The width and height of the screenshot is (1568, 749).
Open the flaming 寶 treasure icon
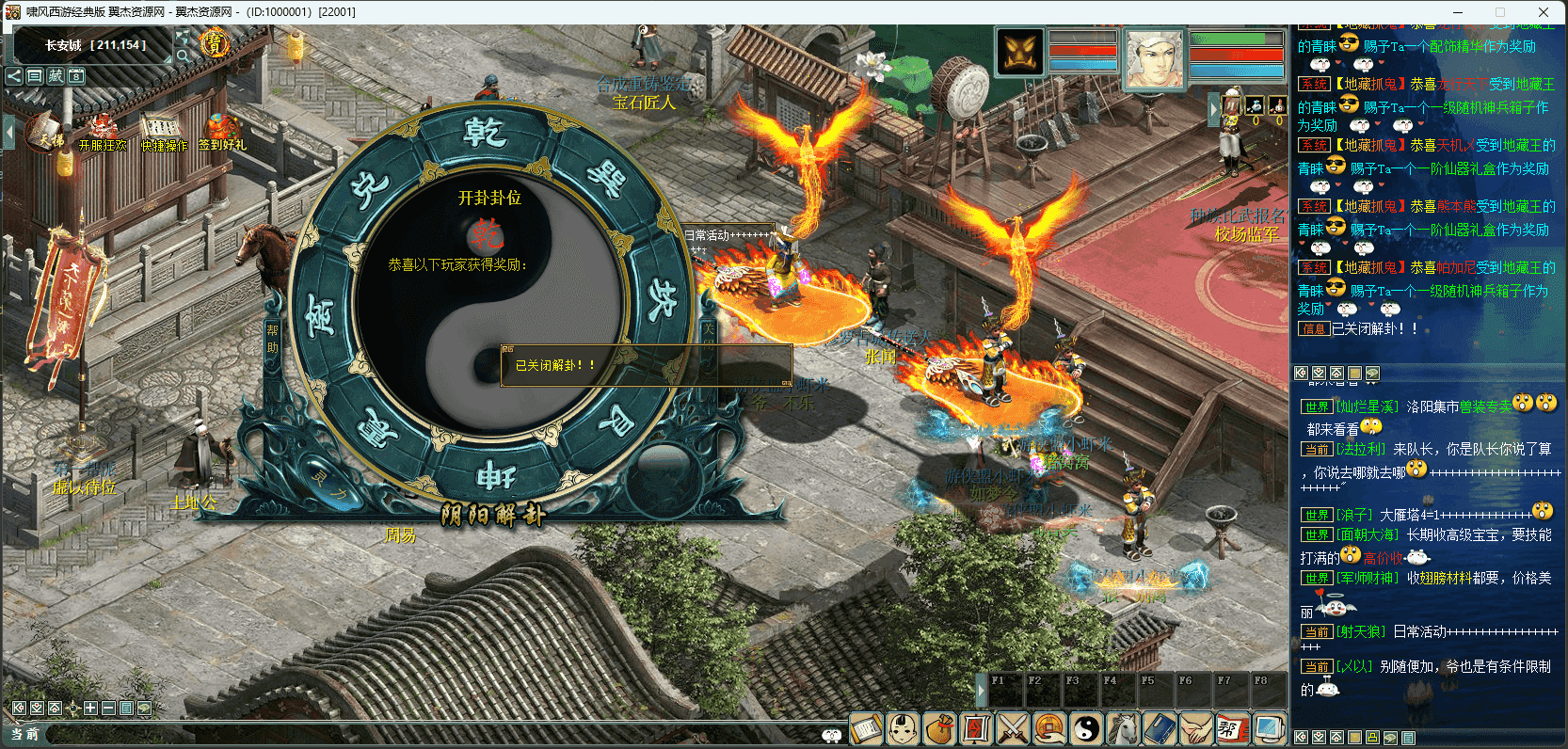(215, 43)
